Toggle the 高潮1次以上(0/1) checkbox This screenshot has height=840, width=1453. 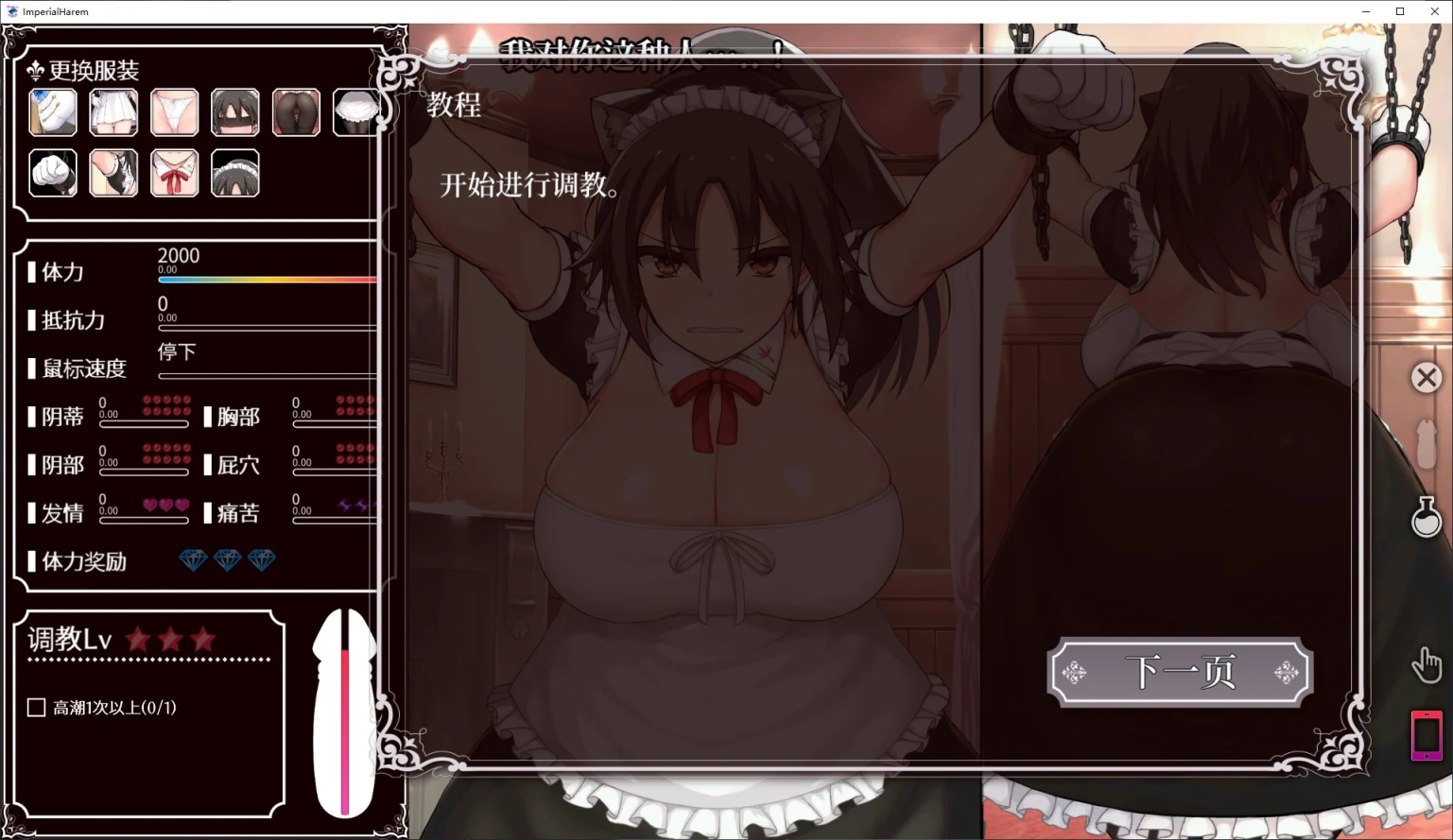(x=35, y=707)
